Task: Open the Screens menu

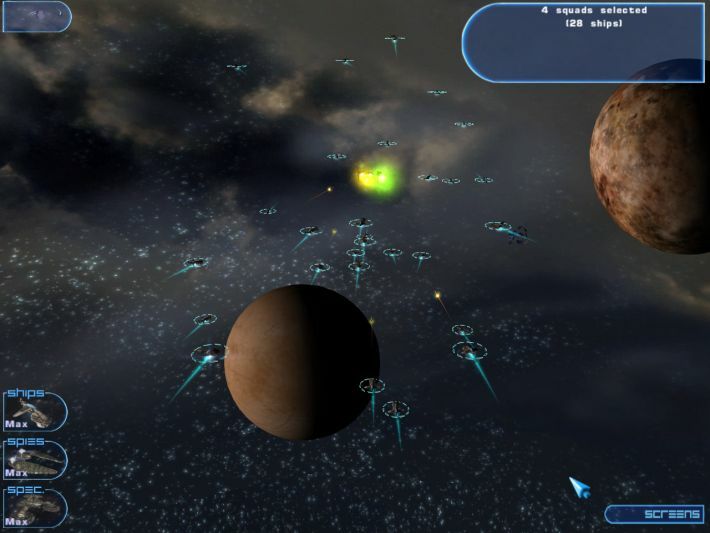Action: (x=655, y=514)
